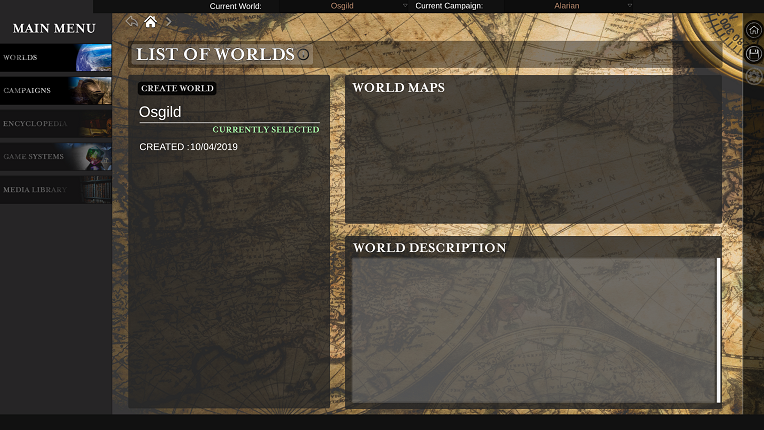Click the white home icon in breadcrumb

click(150, 22)
